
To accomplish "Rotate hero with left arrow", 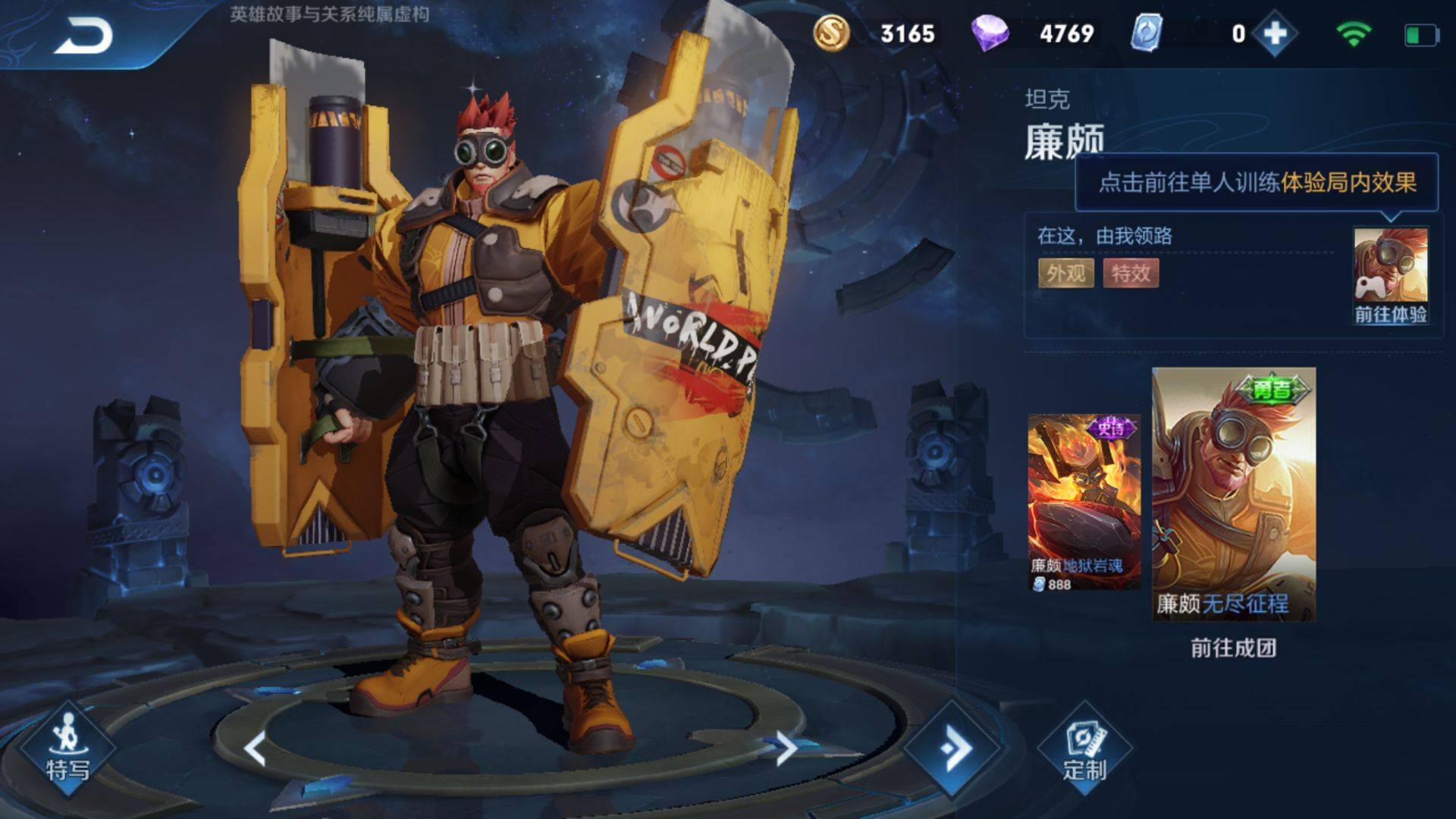I will 256,748.
